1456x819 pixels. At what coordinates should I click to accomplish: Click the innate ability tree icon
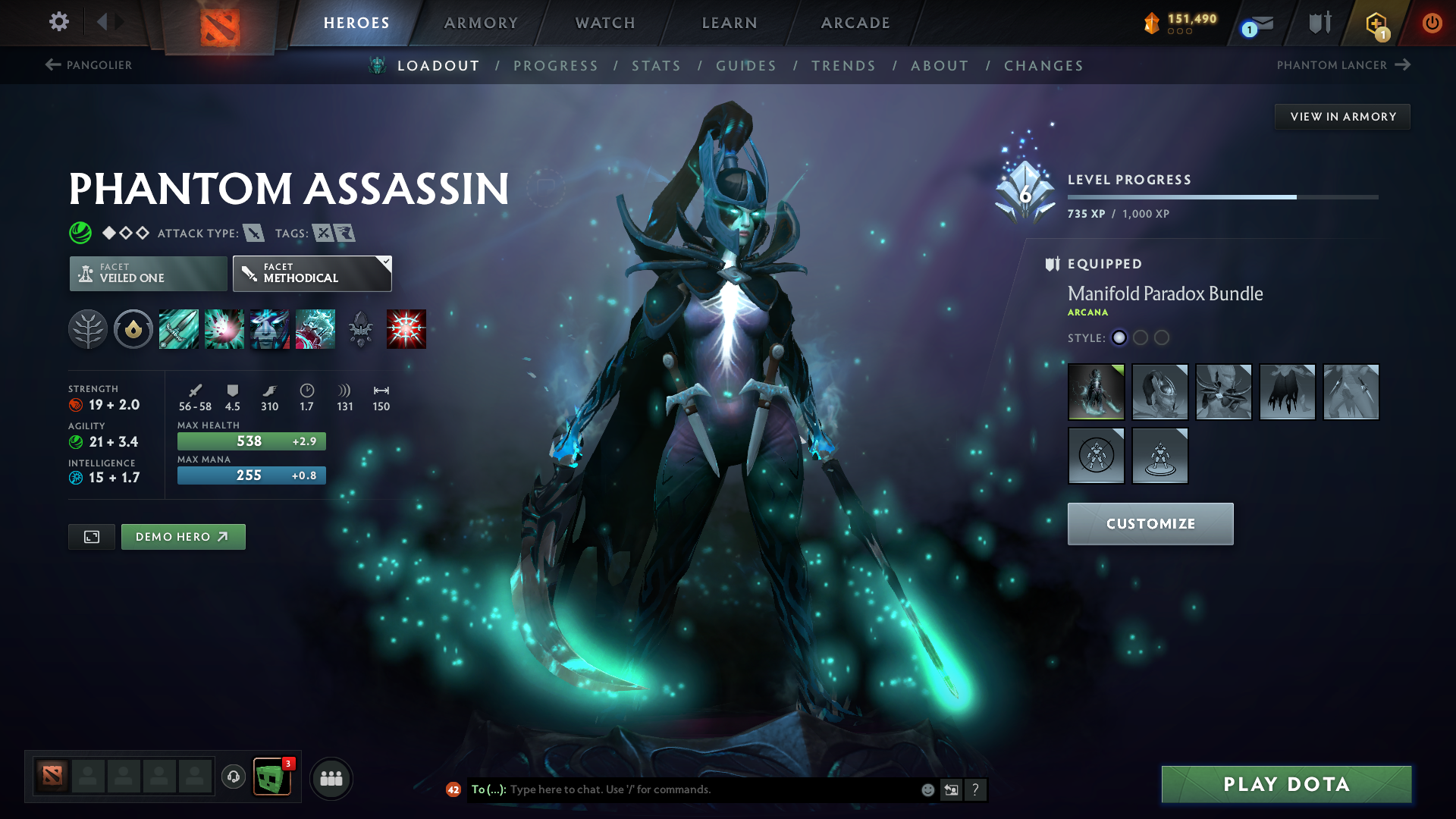[x=89, y=328]
